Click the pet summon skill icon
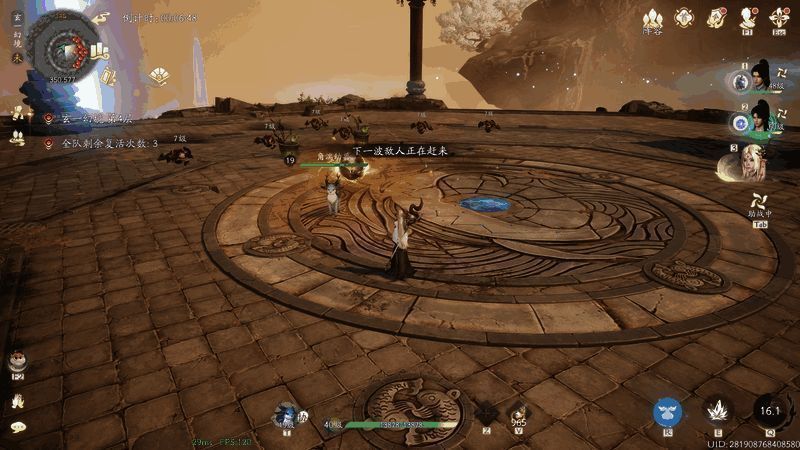The image size is (800, 450). [287, 412]
